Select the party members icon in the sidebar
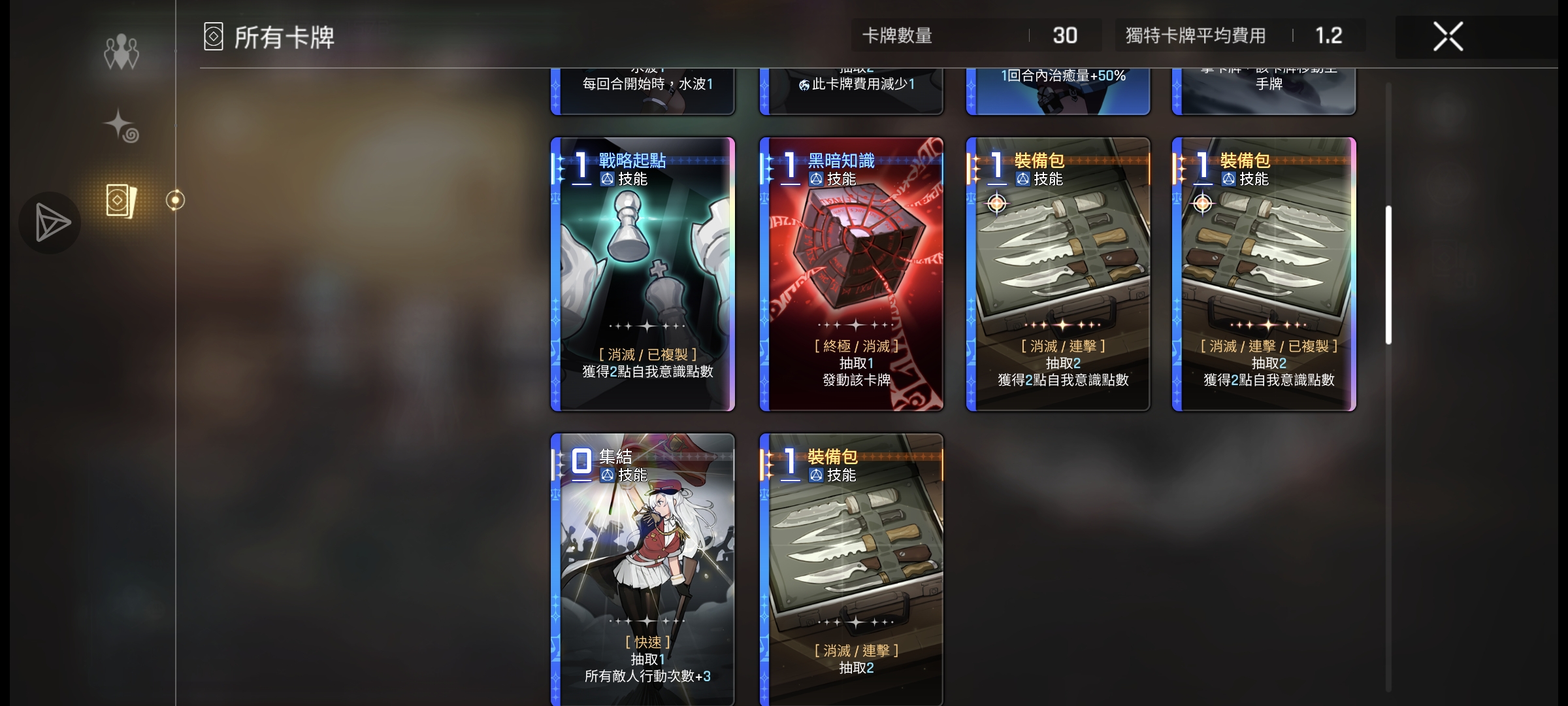This screenshot has height=706, width=1568. (121, 51)
